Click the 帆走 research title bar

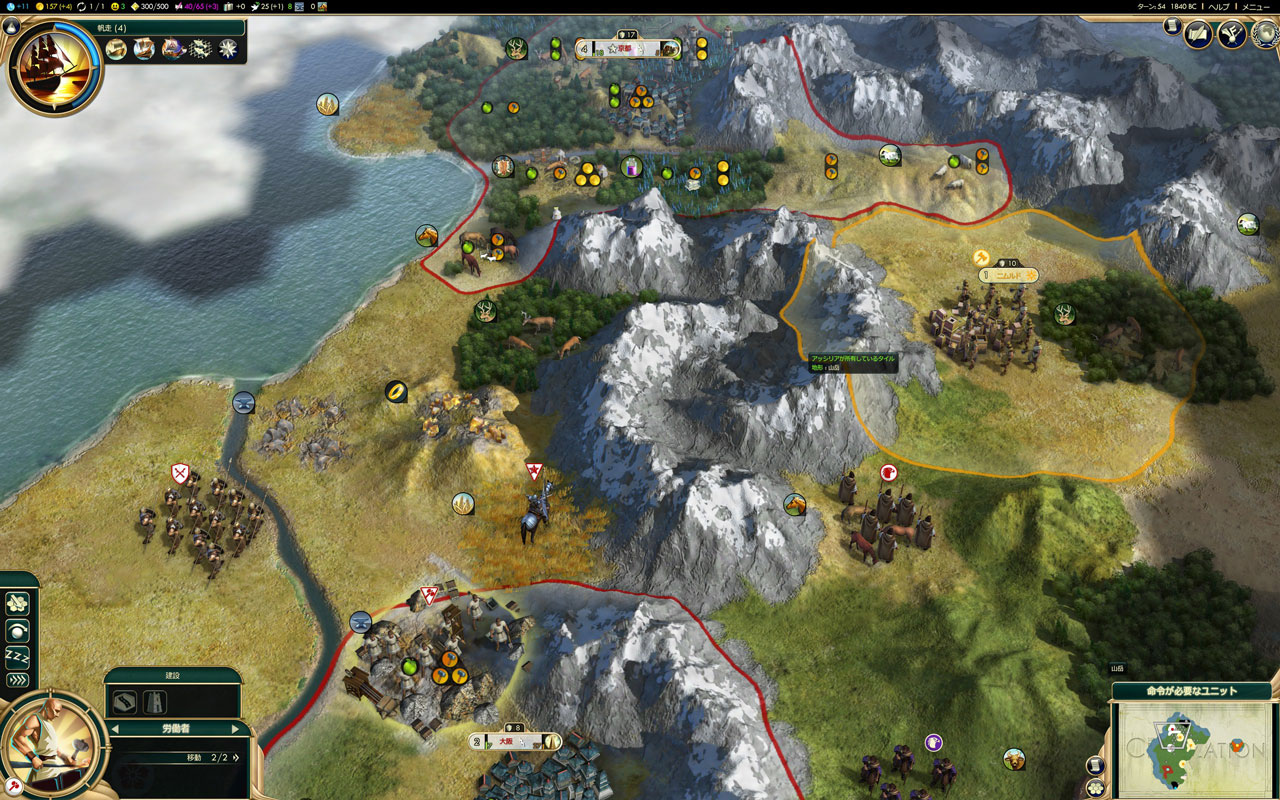[x=130, y=28]
